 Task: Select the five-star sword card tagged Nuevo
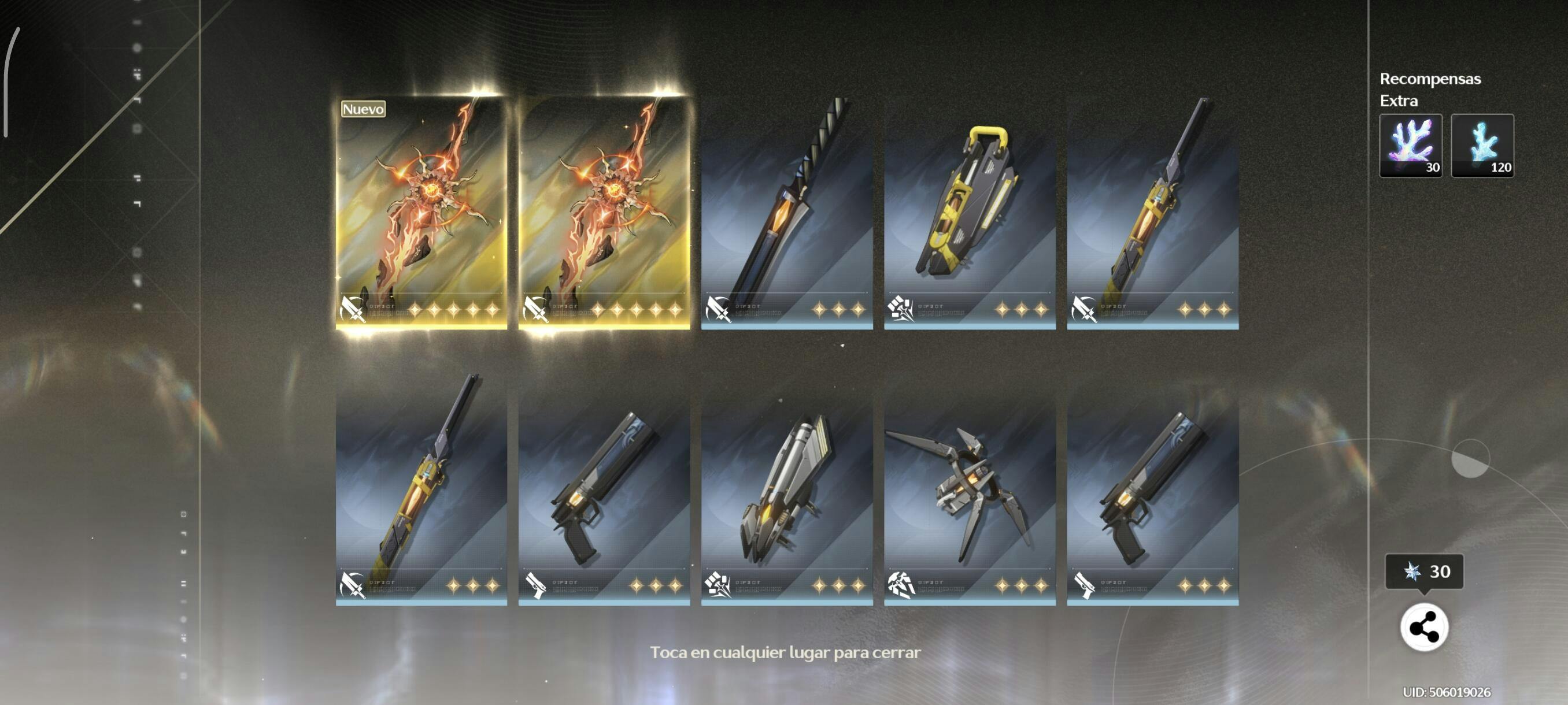pyautogui.click(x=421, y=213)
